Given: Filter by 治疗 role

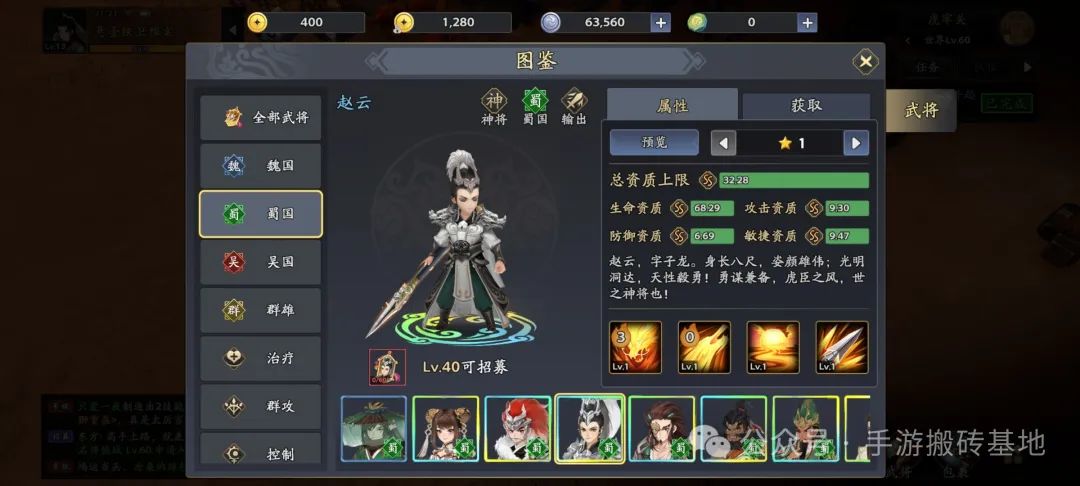Looking at the screenshot, I should (261, 358).
